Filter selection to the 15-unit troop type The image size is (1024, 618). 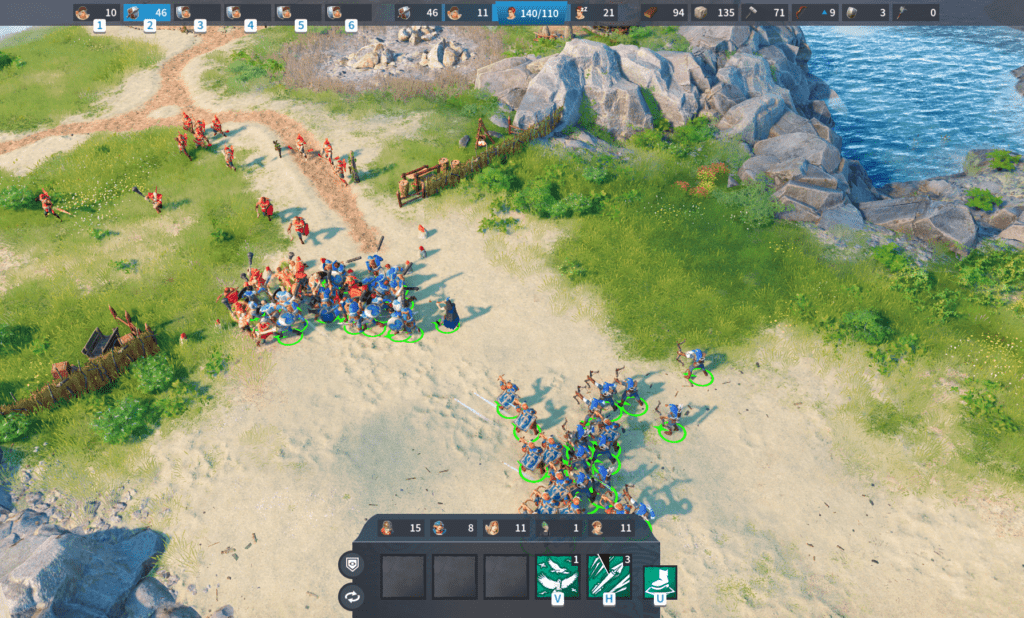(x=400, y=528)
